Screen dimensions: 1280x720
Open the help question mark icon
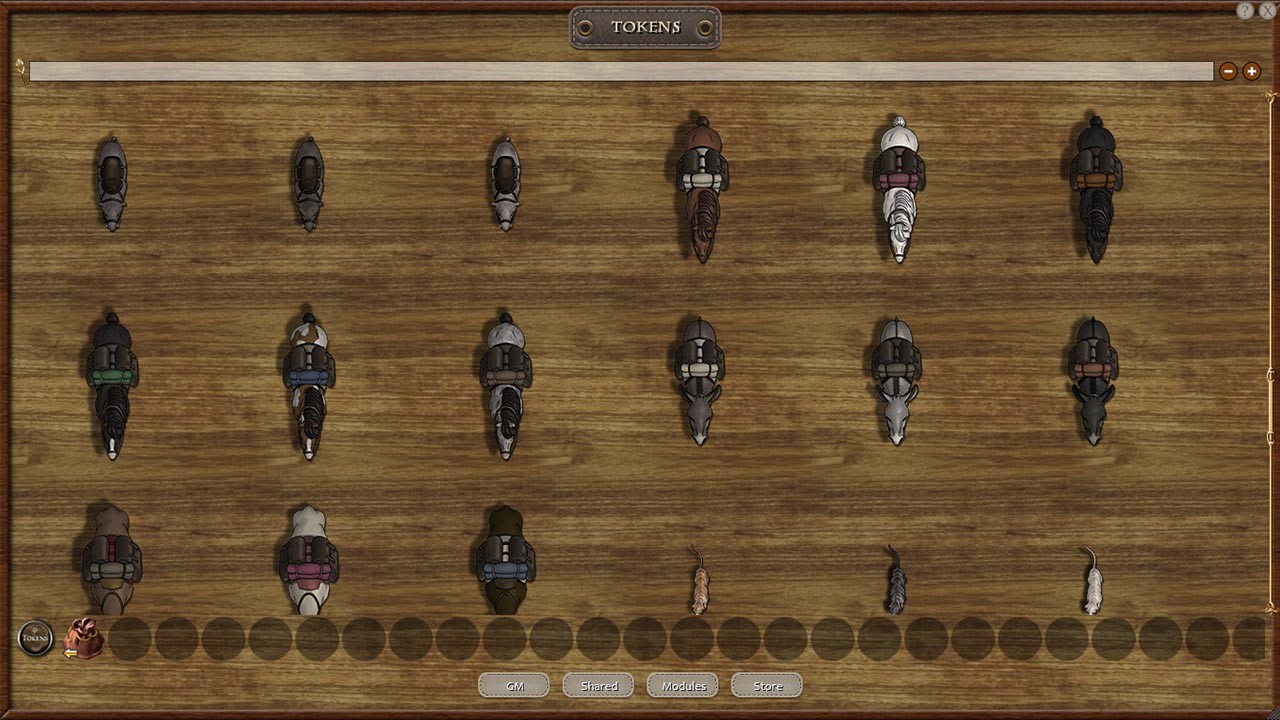tap(1246, 11)
